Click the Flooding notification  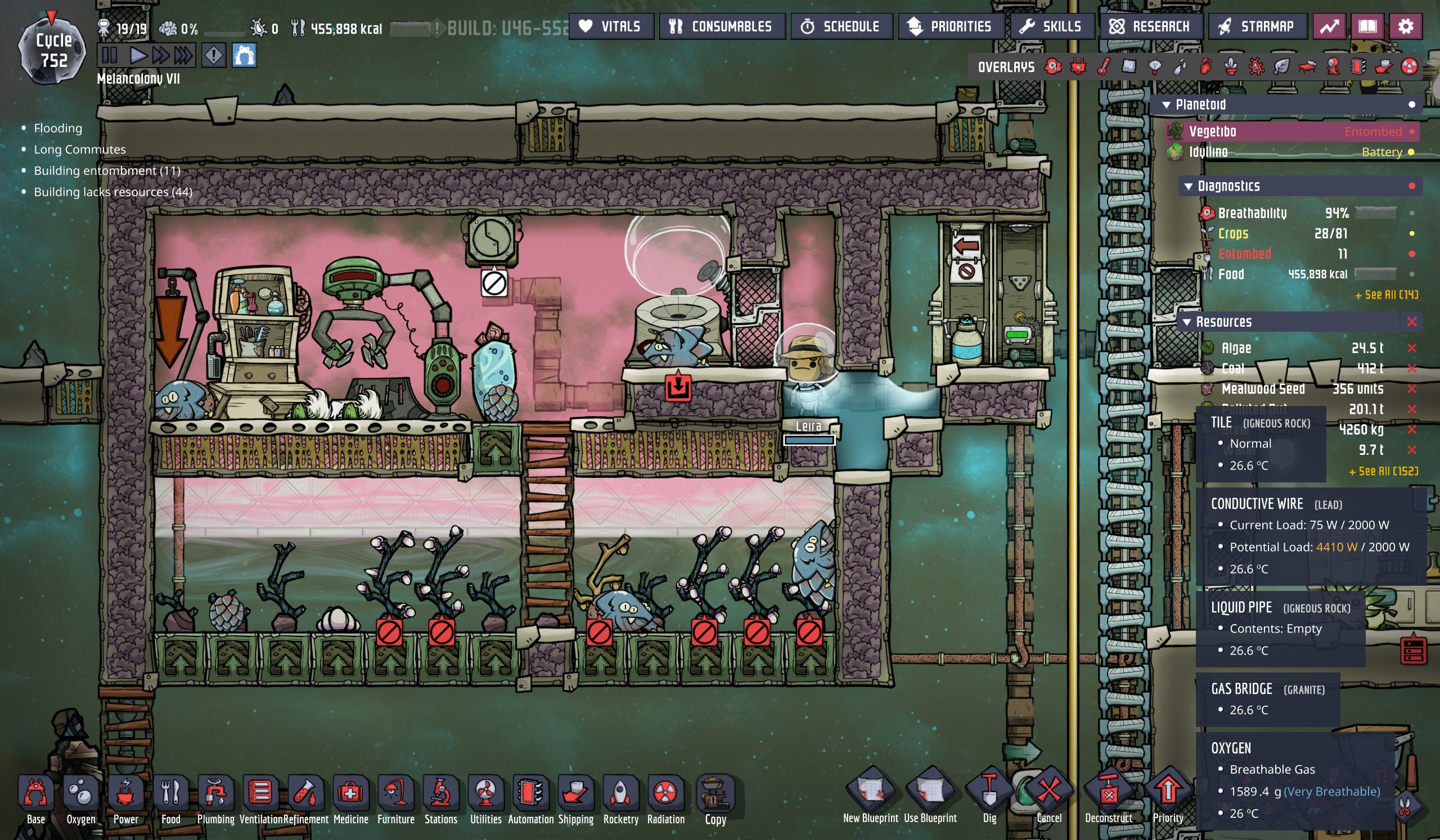(58, 129)
